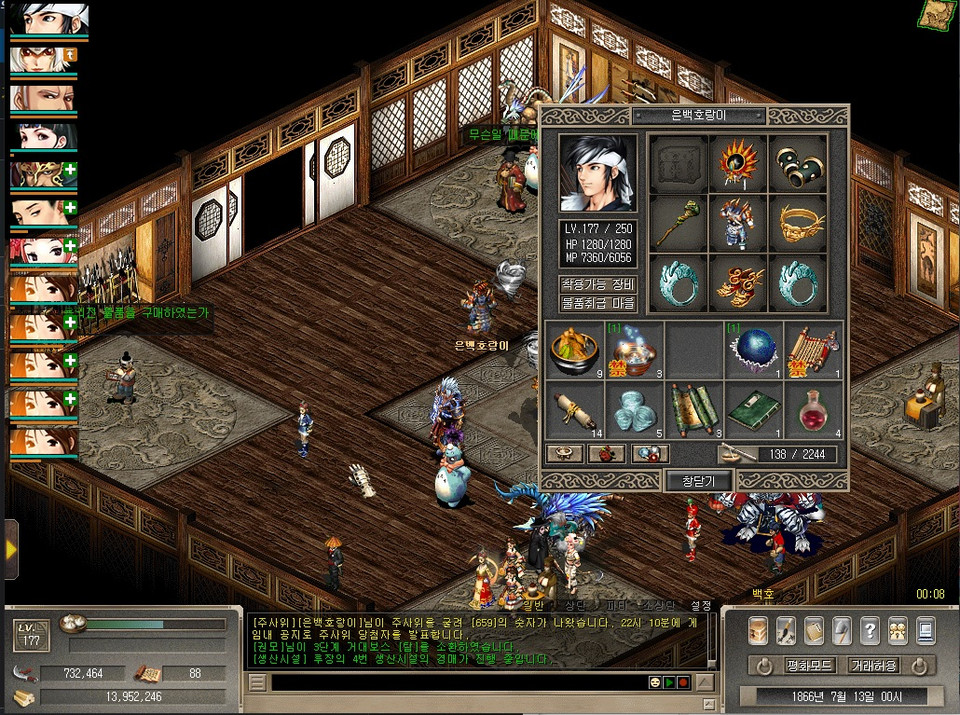Select the equipped green staff weapon slot
The image size is (960, 715).
coord(678,223)
